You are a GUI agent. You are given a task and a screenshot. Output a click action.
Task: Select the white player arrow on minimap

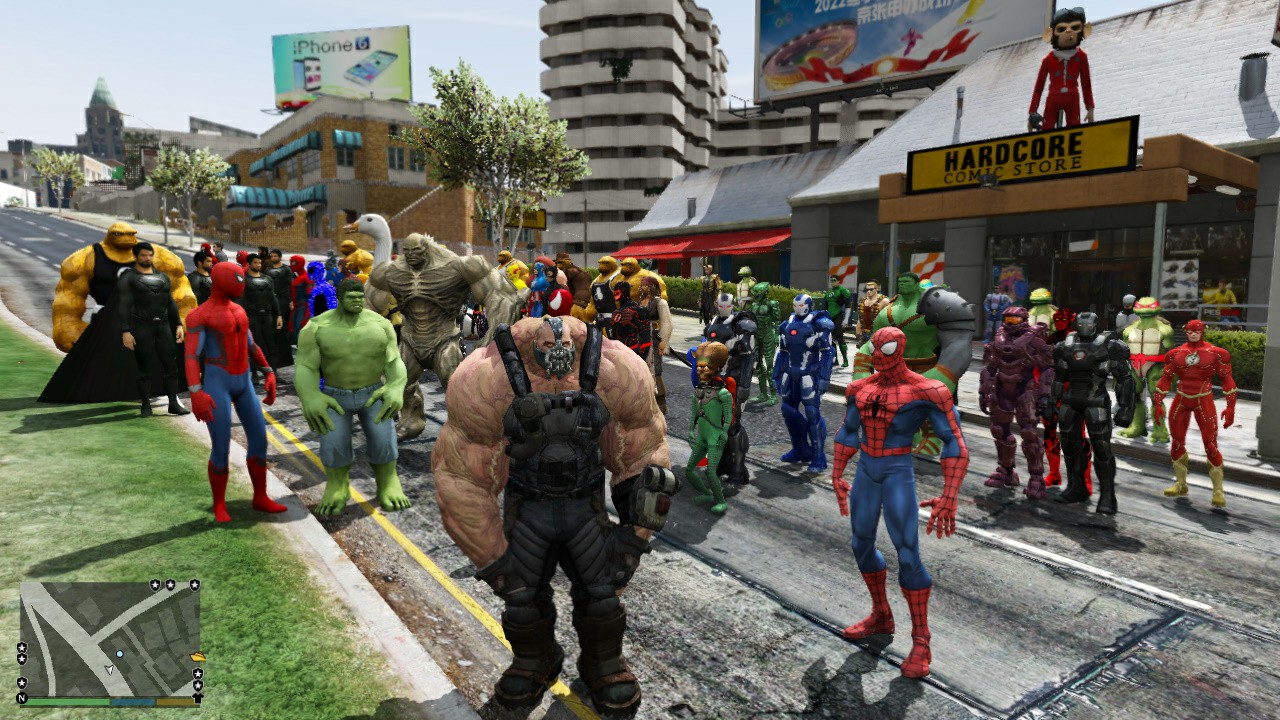pyautogui.click(x=108, y=668)
